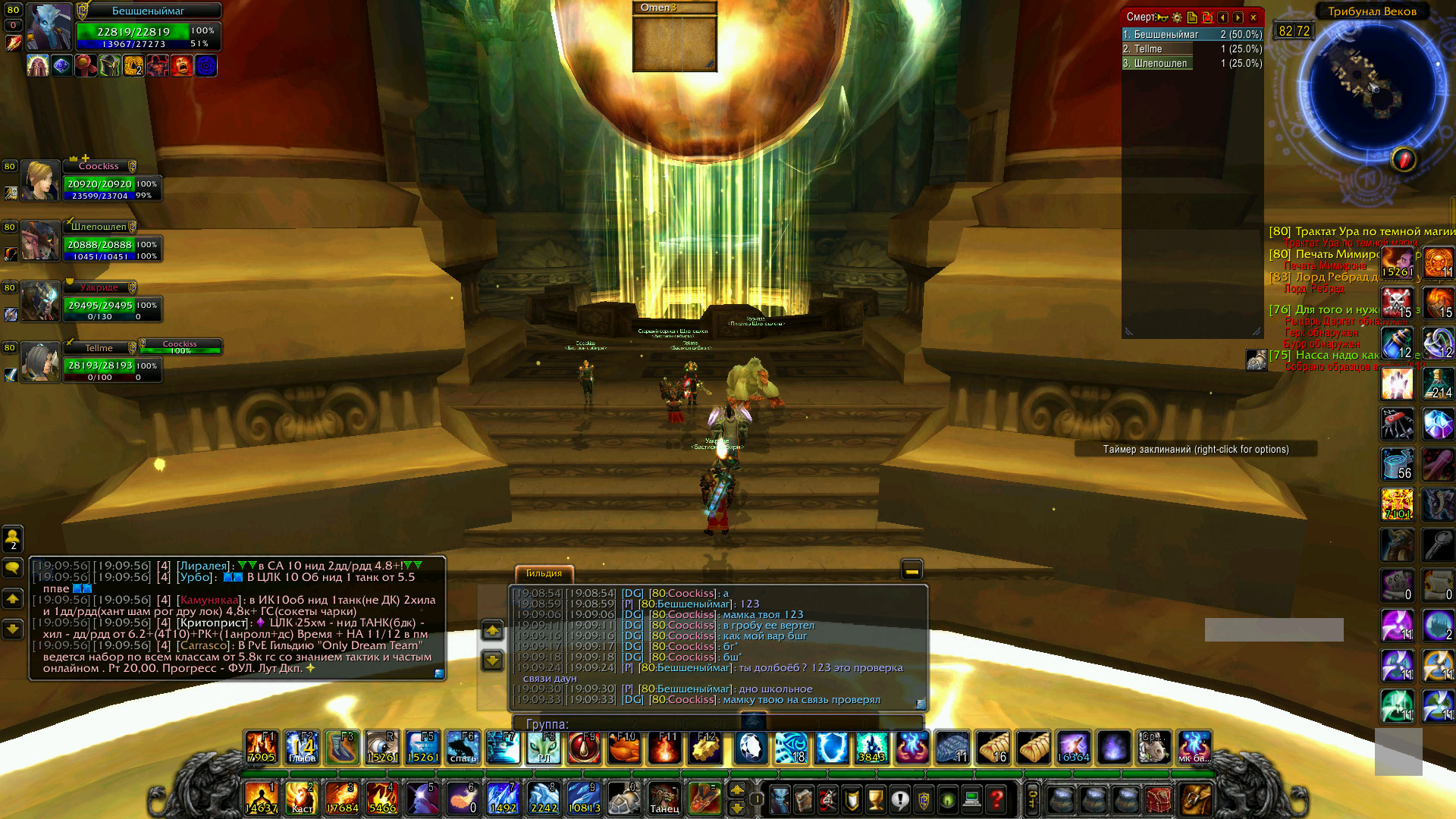1456x819 pixels.
Task: Use the спать macro on F6
Action: point(463,748)
